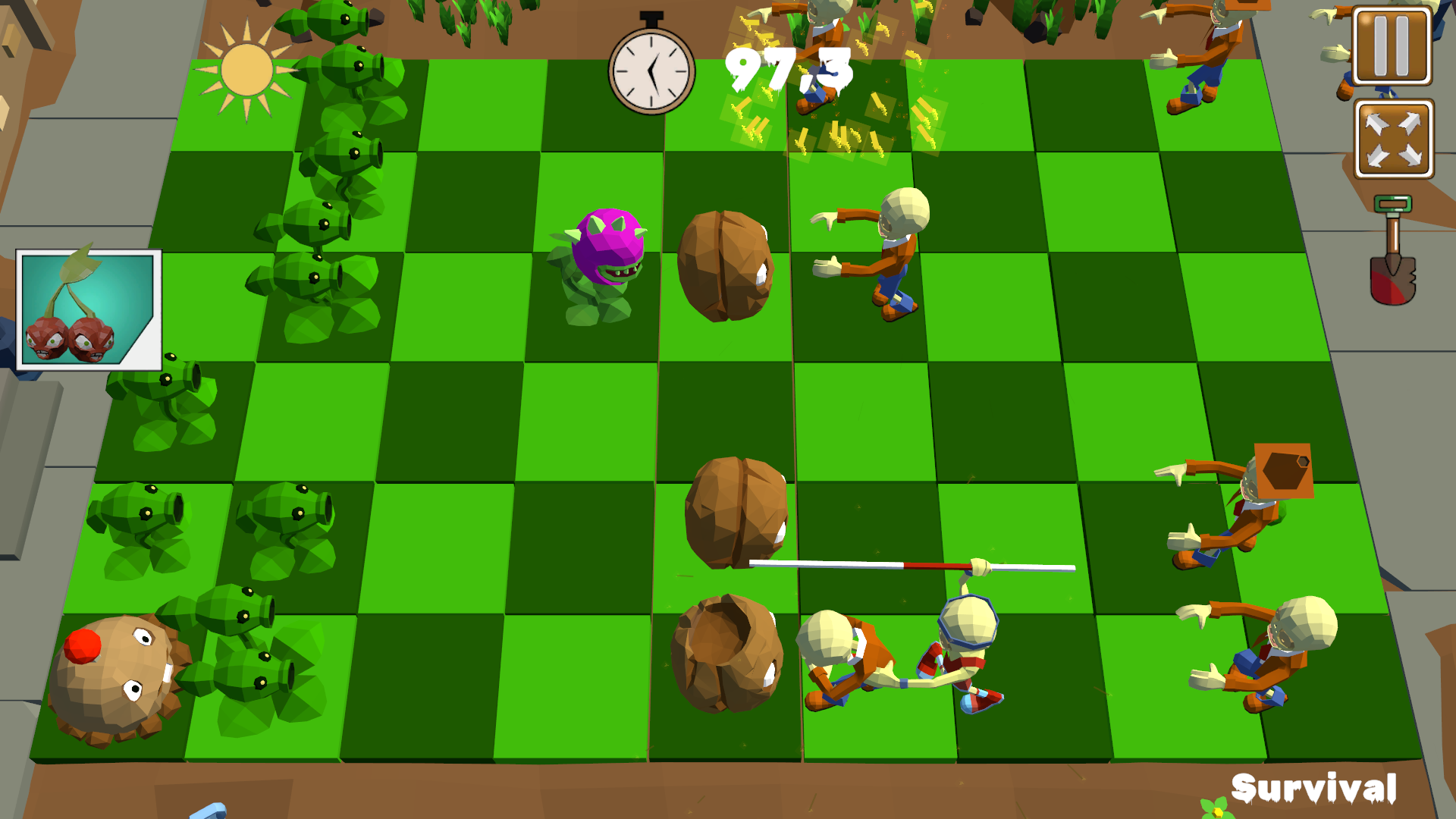This screenshot has width=1456, height=819.
Task: Select the Cherry Bomb seed card
Action: coord(89,309)
